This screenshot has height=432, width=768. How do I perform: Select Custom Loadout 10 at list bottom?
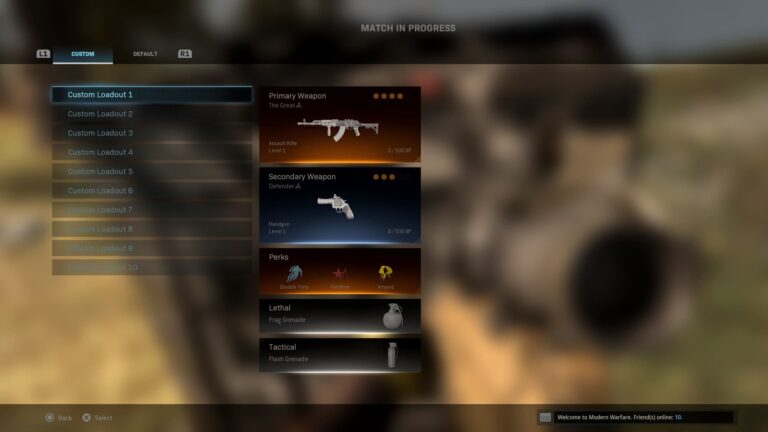[x=152, y=267]
